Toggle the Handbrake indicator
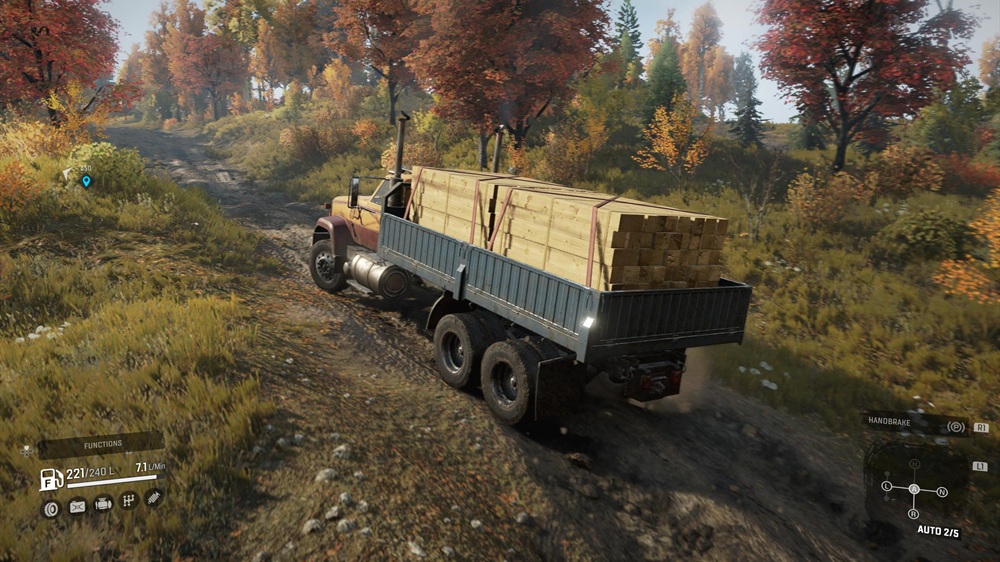Viewport: 1000px width, 562px height. click(915, 424)
